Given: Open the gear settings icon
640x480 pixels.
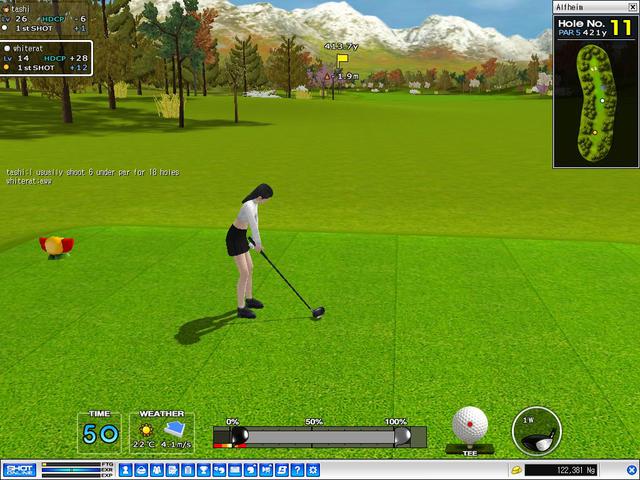Looking at the screenshot, I should (312, 470).
